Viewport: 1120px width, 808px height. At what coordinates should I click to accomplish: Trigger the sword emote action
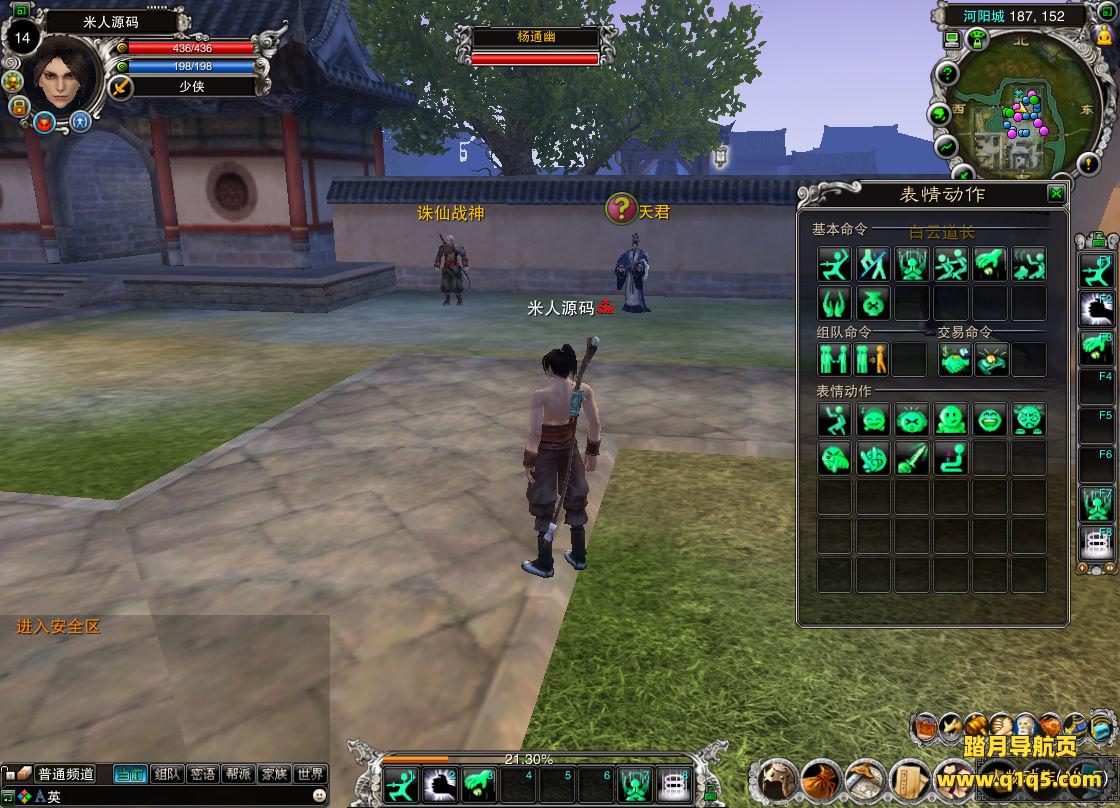(912, 459)
